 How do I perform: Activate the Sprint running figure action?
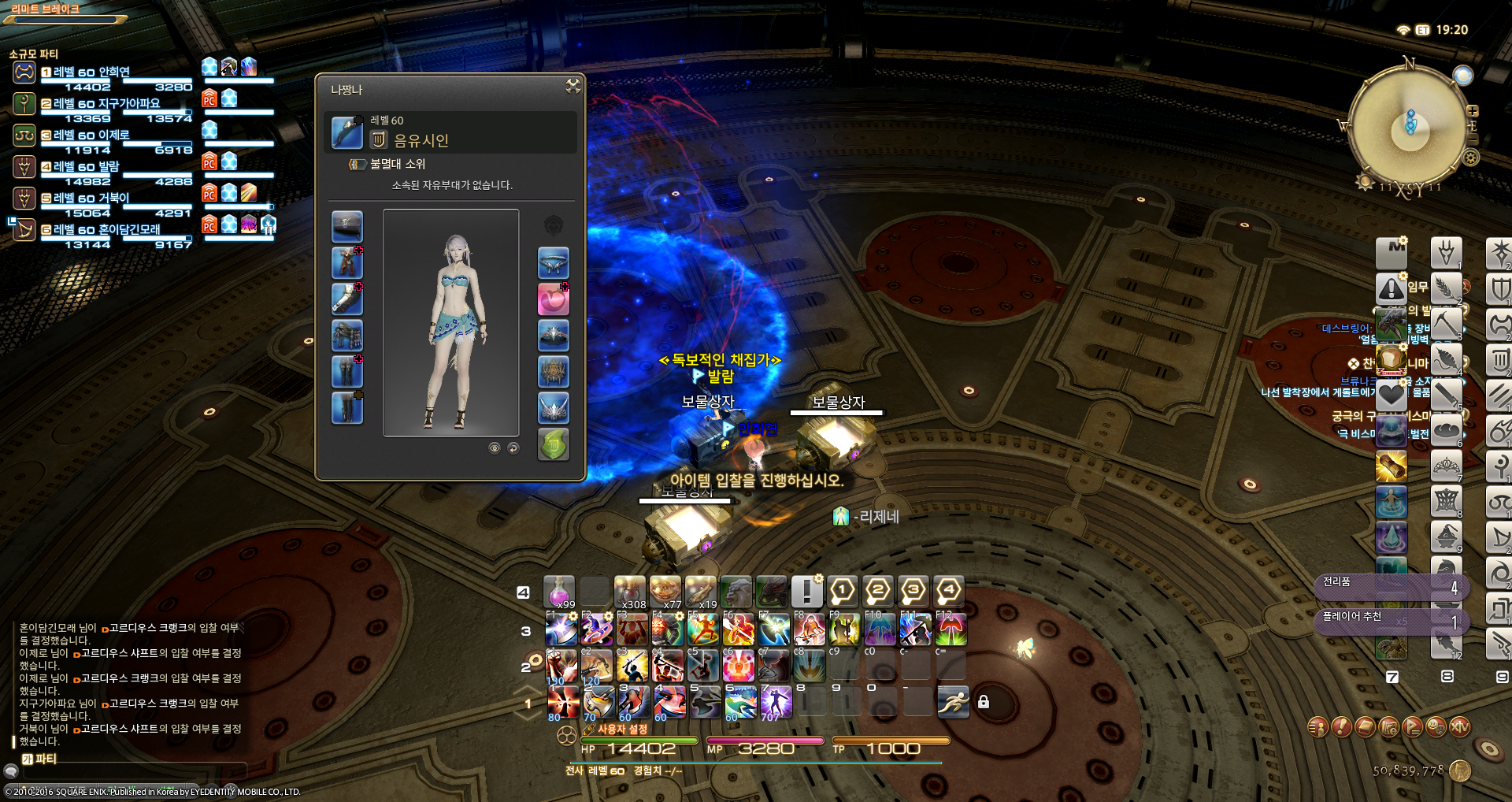tap(953, 701)
